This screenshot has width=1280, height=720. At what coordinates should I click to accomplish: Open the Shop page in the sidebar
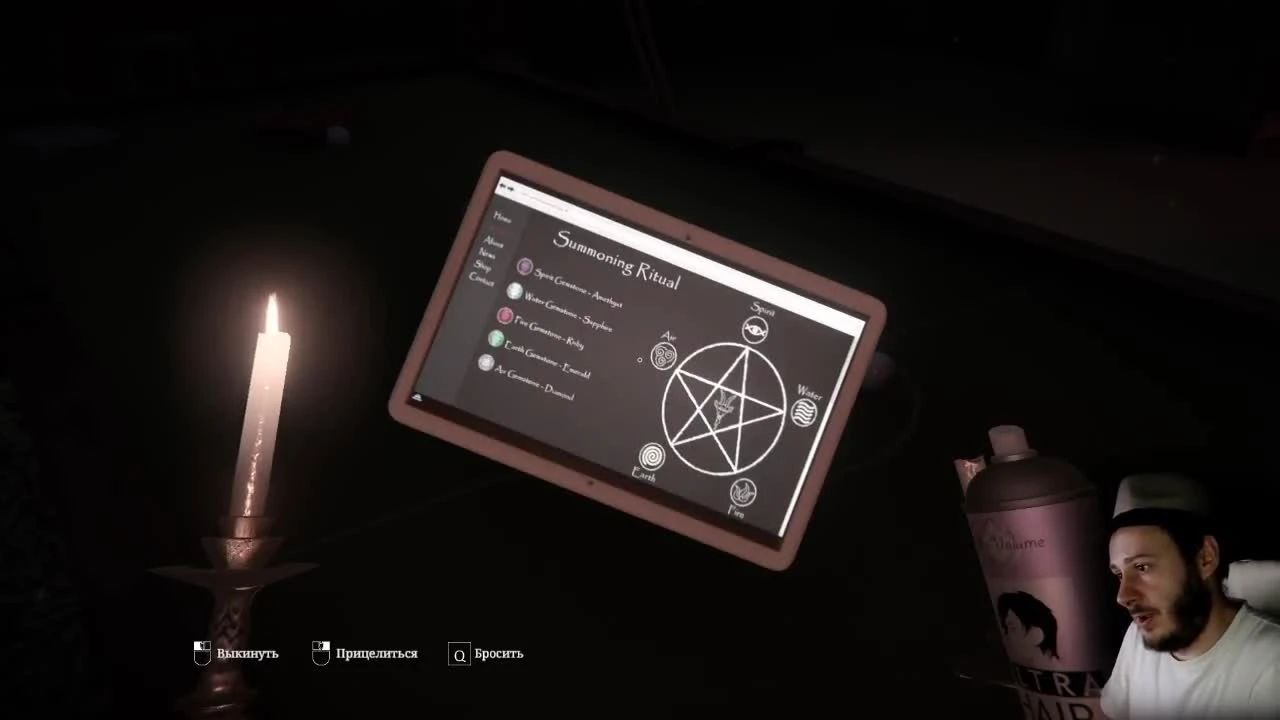coord(486,266)
